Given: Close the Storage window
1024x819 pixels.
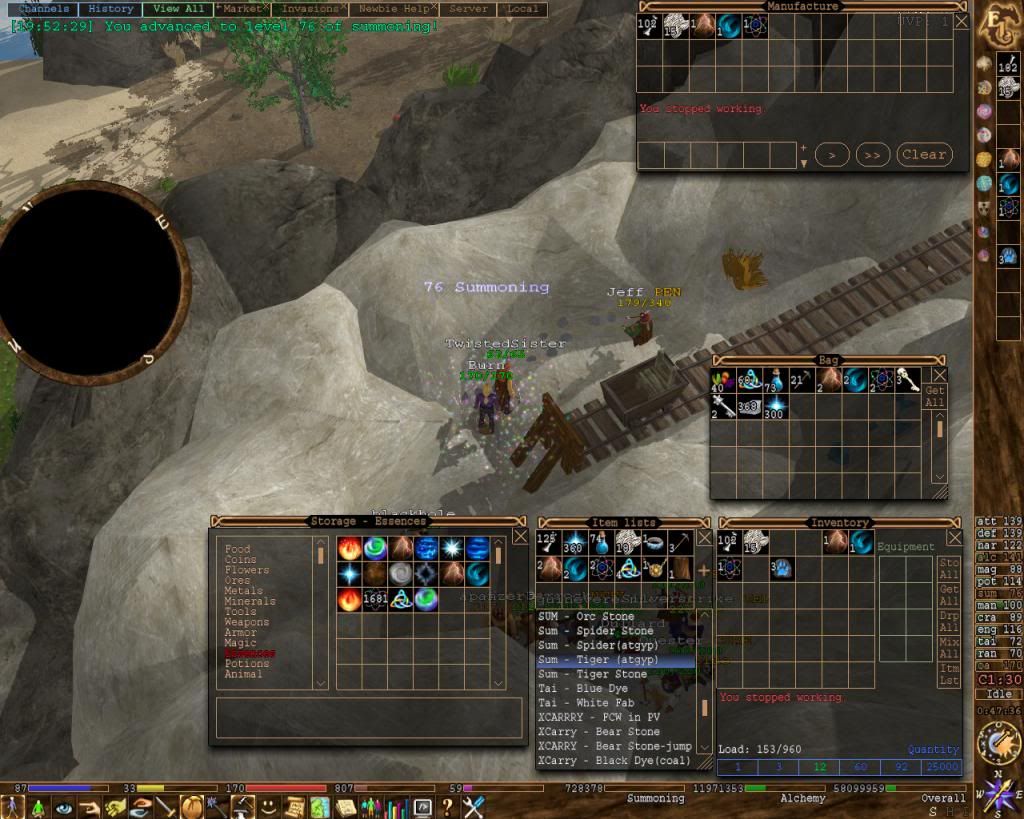Looking at the screenshot, I should (520, 536).
